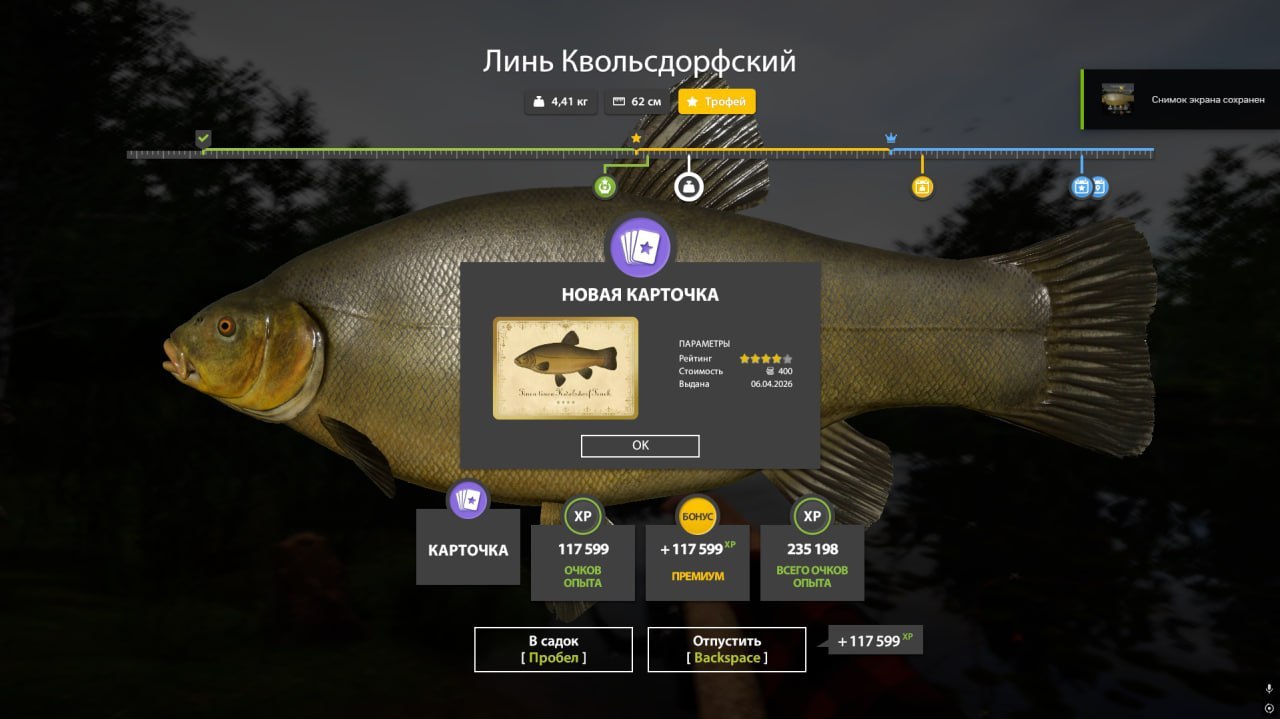Select the green circular marker on the scale
This screenshot has width=1280, height=719.
tap(604, 186)
